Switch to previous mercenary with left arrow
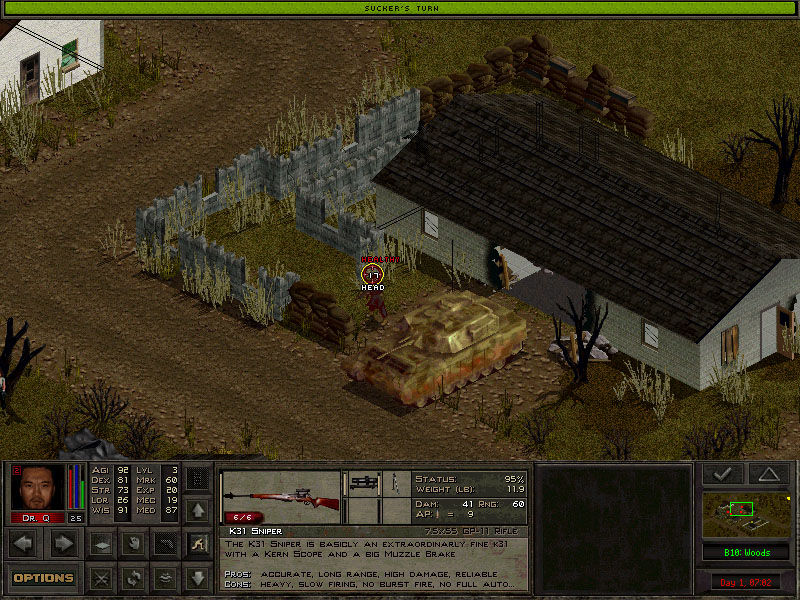Viewport: 800px width, 600px height. point(25,545)
